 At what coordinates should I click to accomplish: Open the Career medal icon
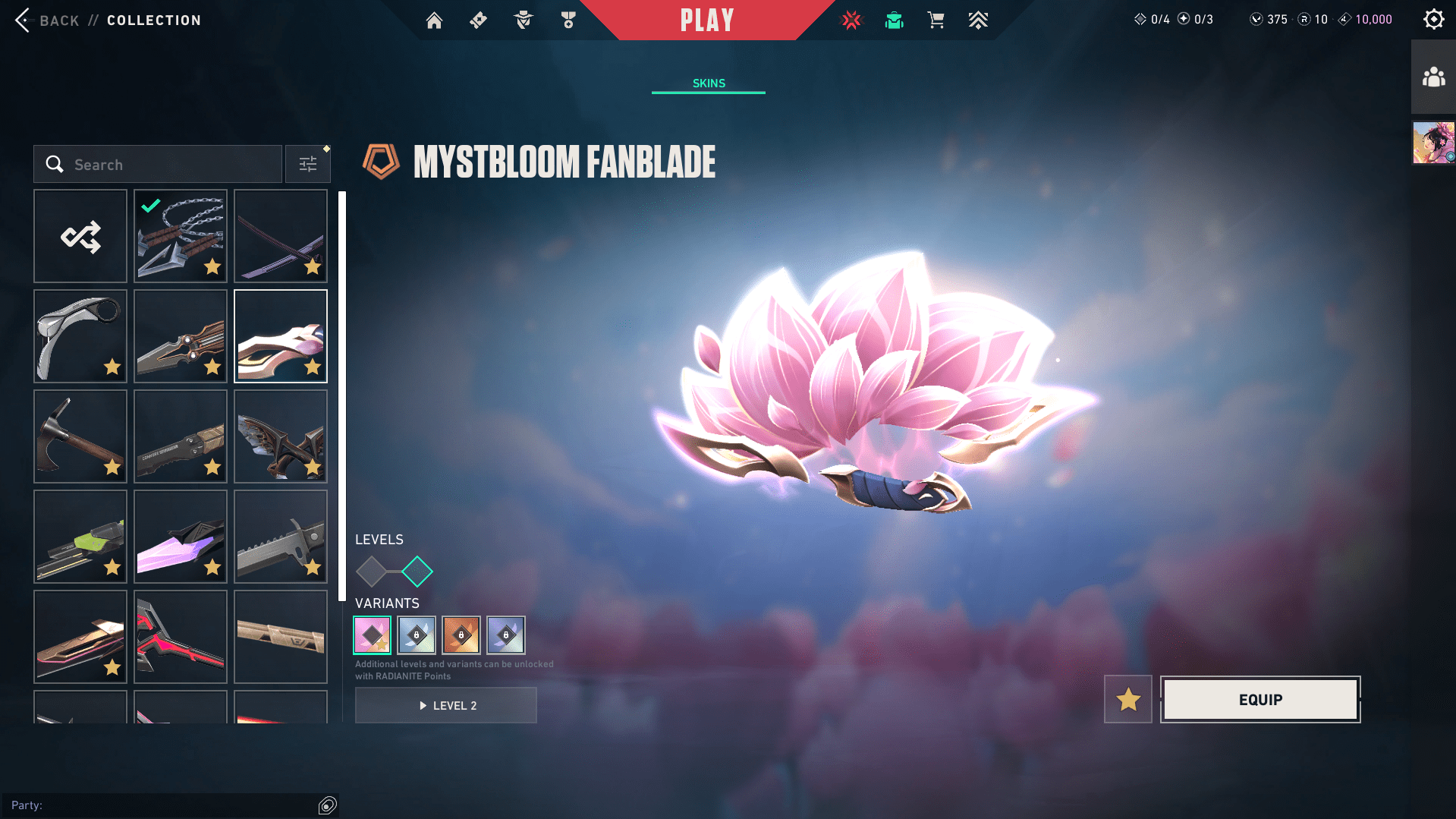click(x=568, y=20)
